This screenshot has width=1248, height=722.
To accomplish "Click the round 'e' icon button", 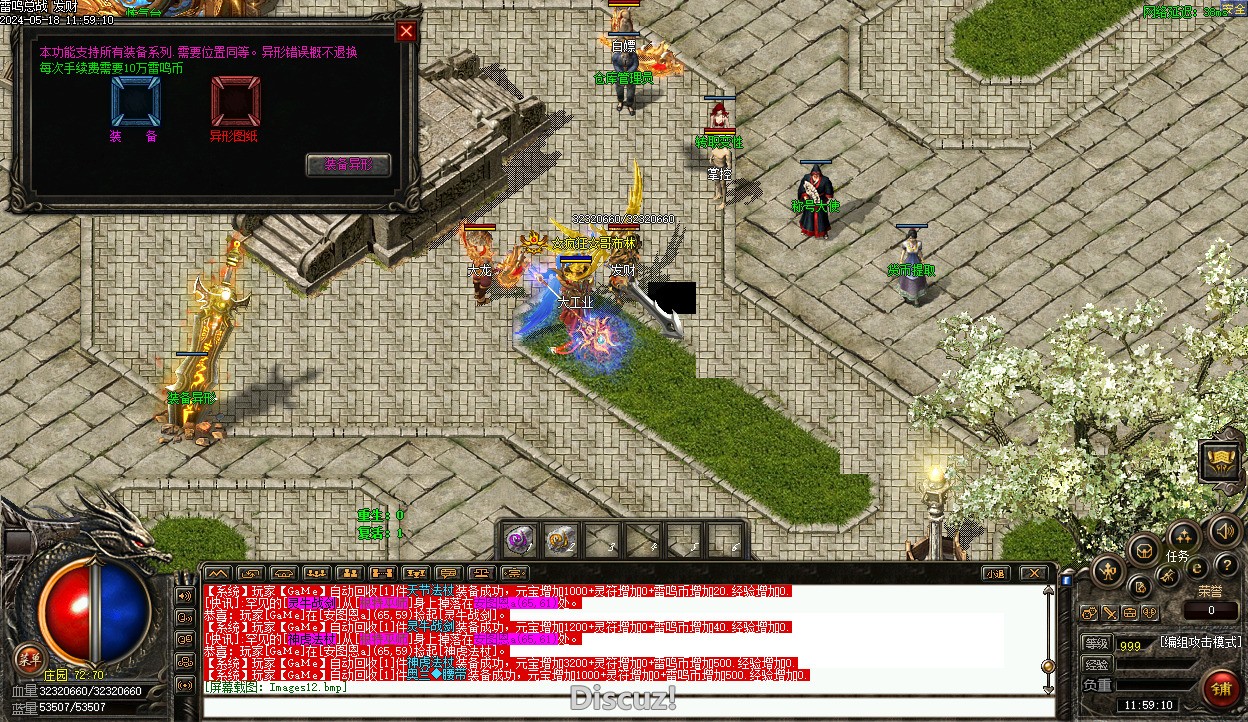I will click(x=1196, y=568).
